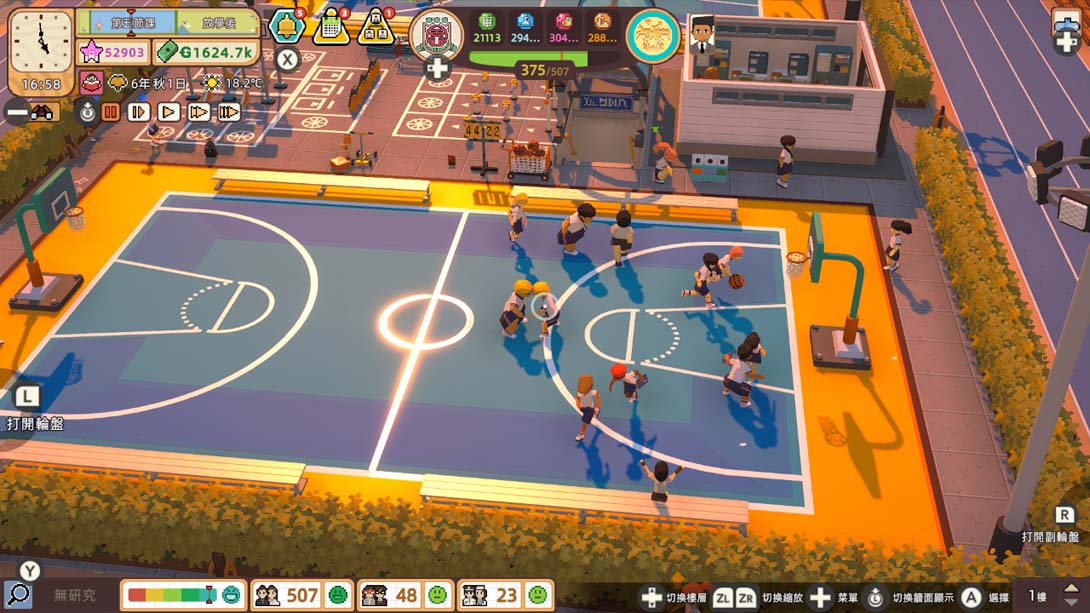1090x613 pixels.
Task: Open the staff alert triangle icon
Action: (376, 27)
